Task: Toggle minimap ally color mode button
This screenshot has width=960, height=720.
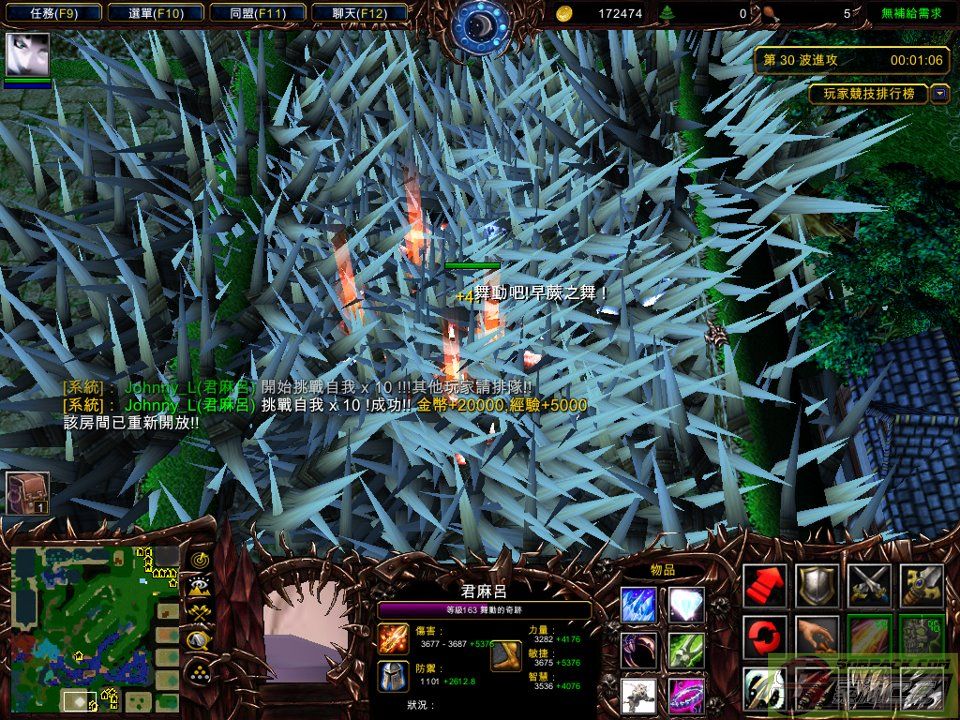Action: click(198, 613)
